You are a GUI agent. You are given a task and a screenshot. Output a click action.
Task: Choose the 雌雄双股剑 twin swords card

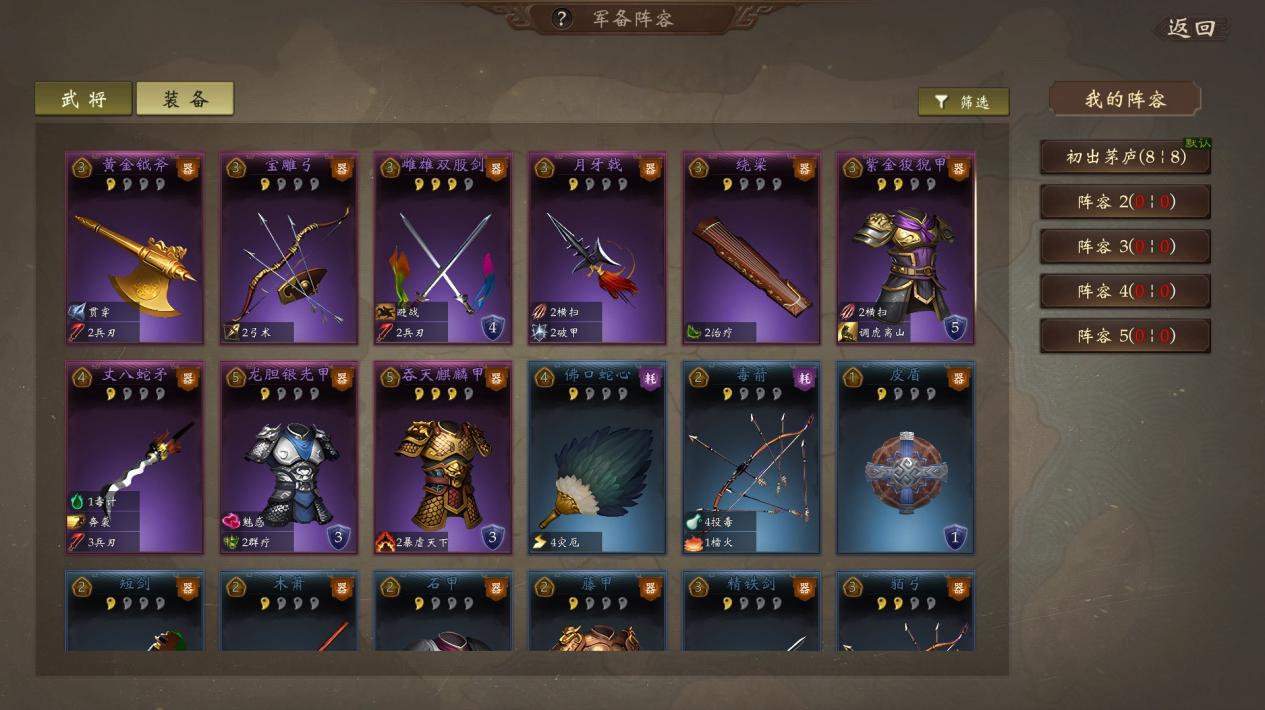tap(443, 248)
